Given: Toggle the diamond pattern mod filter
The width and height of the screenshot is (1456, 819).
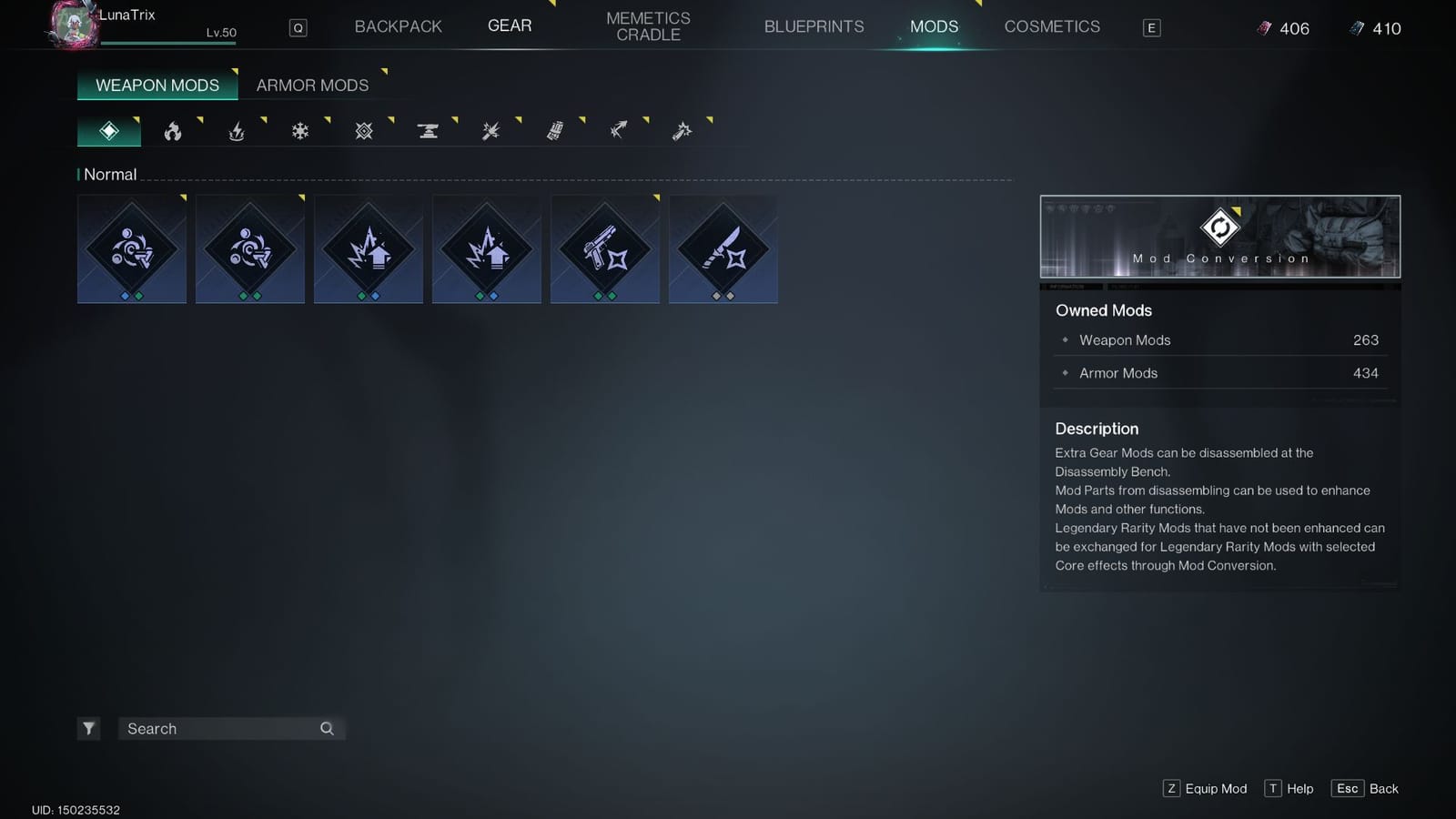Looking at the screenshot, I should click(363, 130).
